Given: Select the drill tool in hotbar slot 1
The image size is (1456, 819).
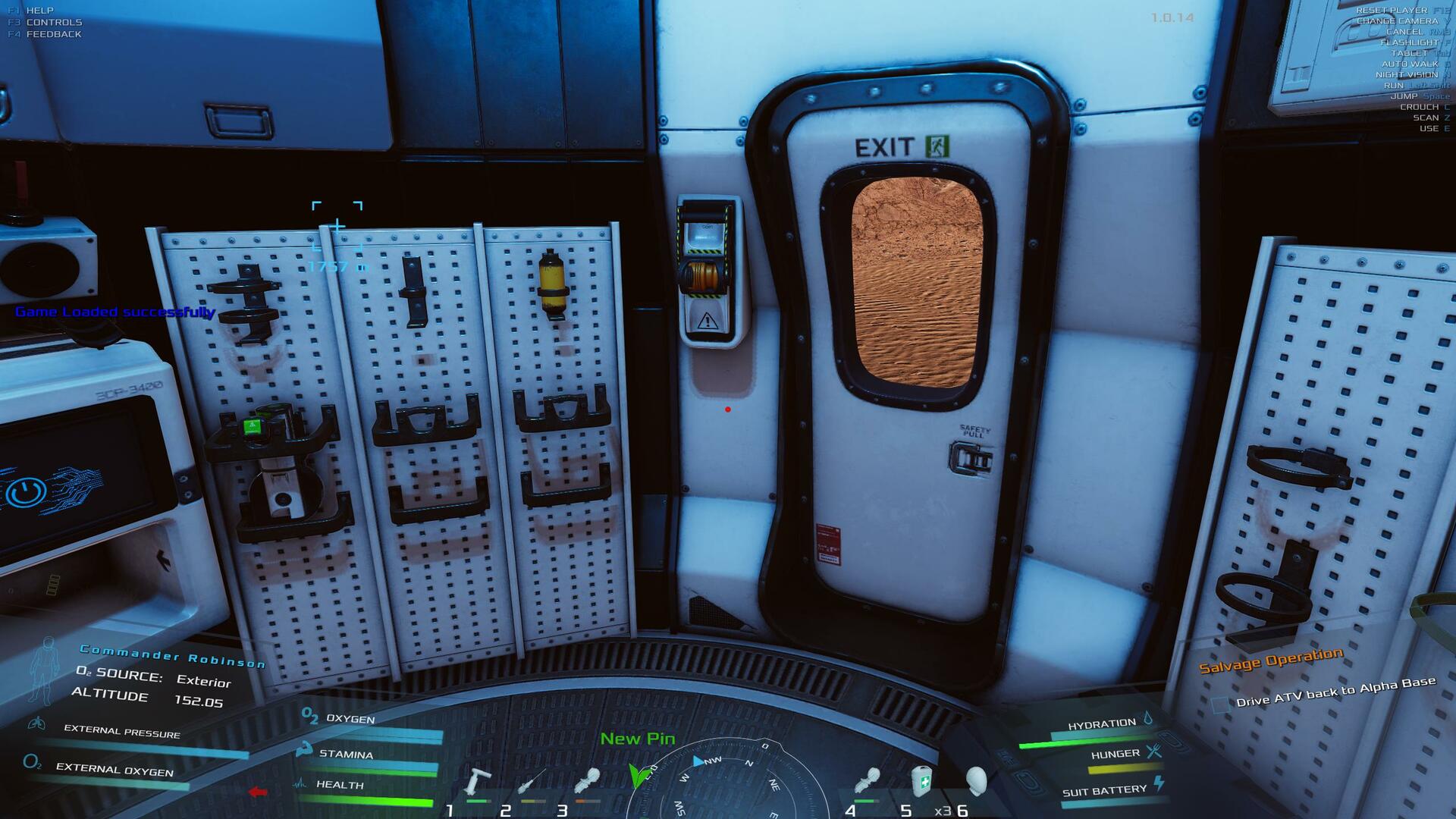Looking at the screenshot, I should (x=479, y=782).
